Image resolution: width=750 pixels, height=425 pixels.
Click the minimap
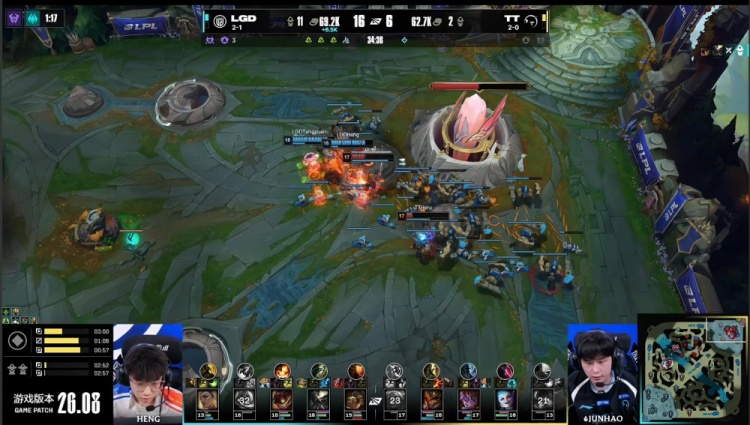click(x=692, y=370)
